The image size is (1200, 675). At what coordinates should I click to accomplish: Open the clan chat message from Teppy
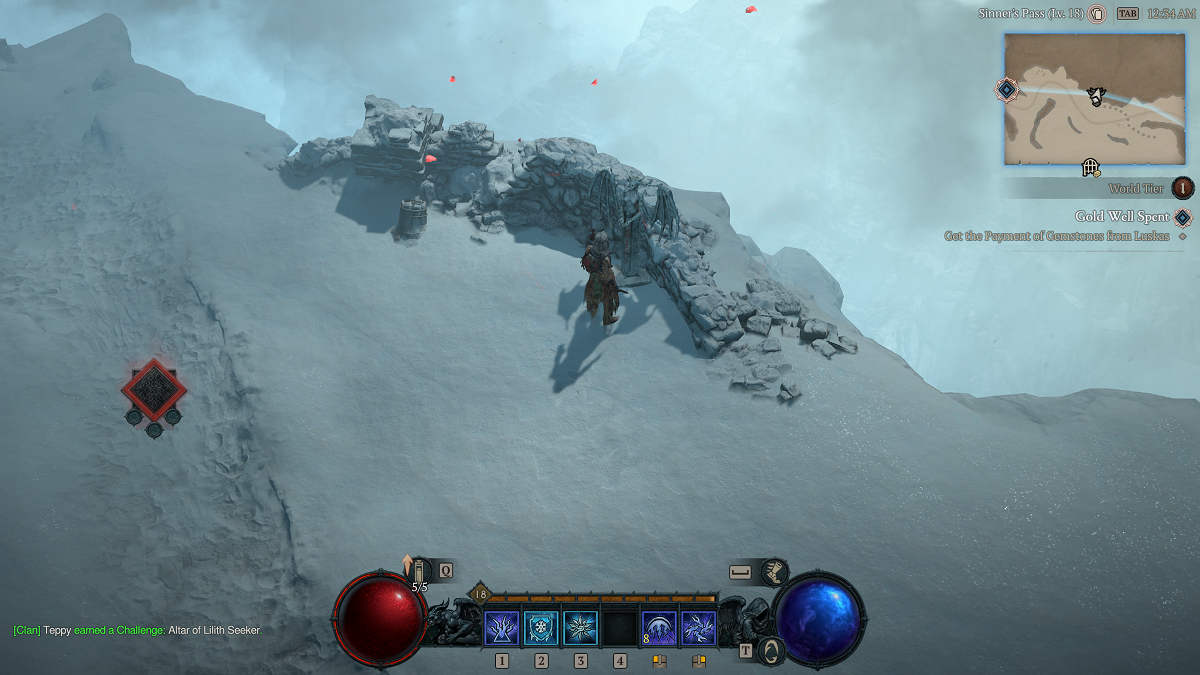tap(136, 630)
